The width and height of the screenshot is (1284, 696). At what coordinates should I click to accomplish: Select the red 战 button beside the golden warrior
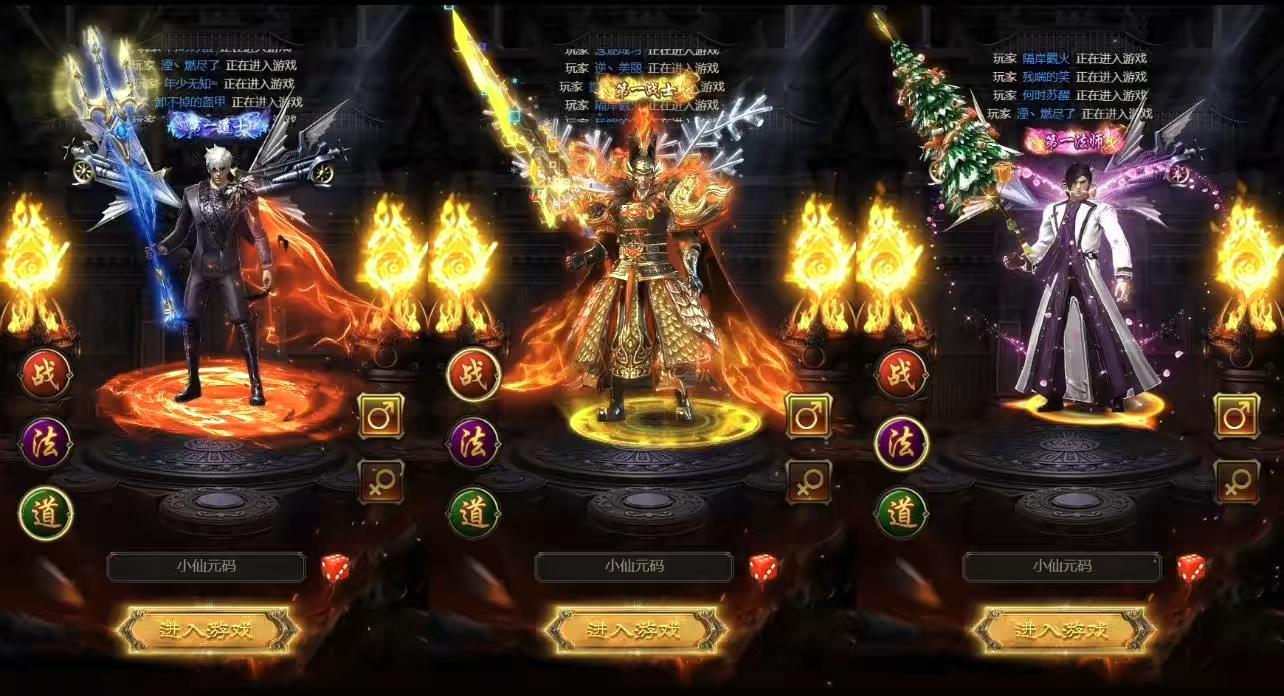(x=474, y=375)
